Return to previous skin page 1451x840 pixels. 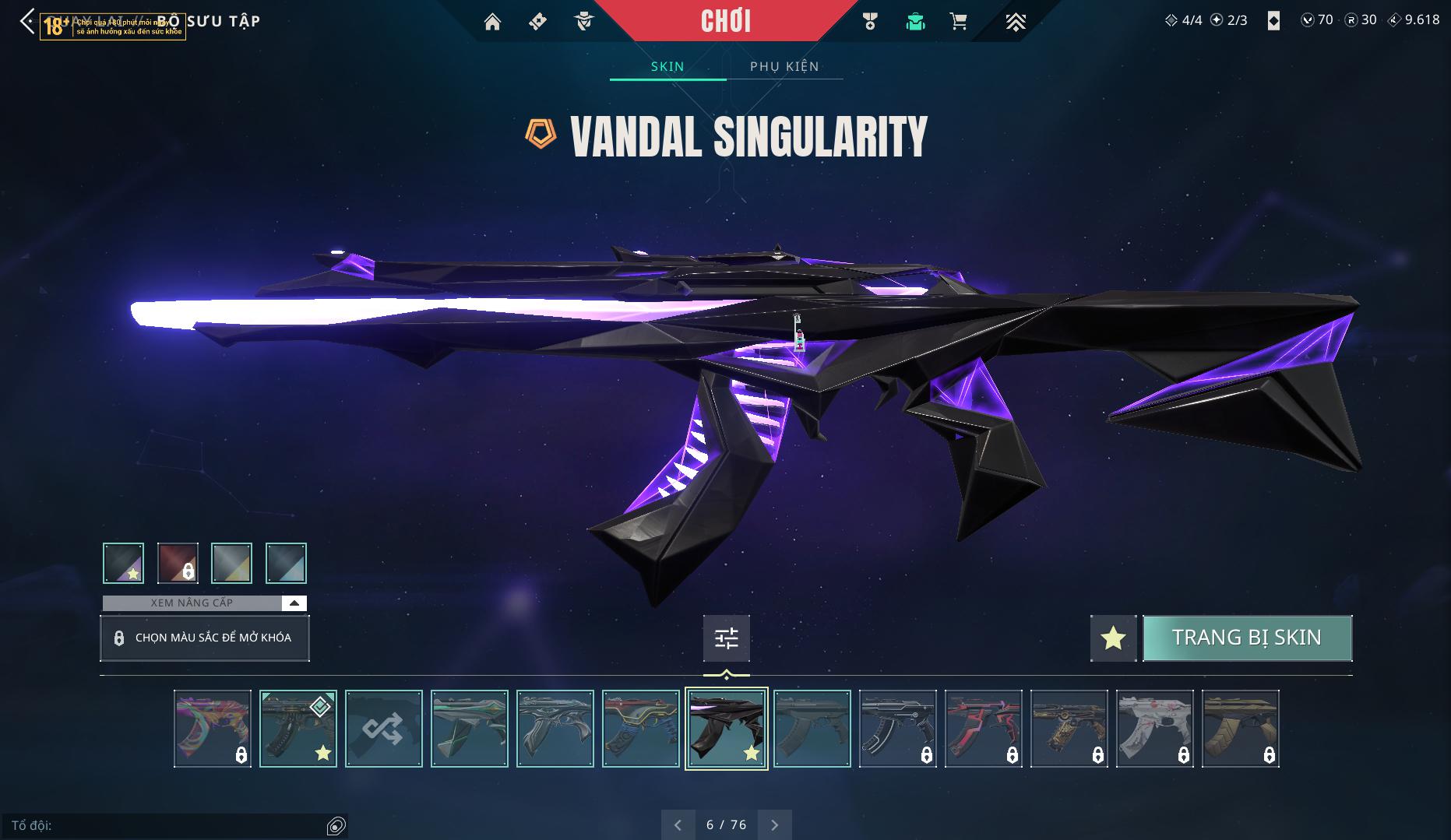(x=678, y=824)
